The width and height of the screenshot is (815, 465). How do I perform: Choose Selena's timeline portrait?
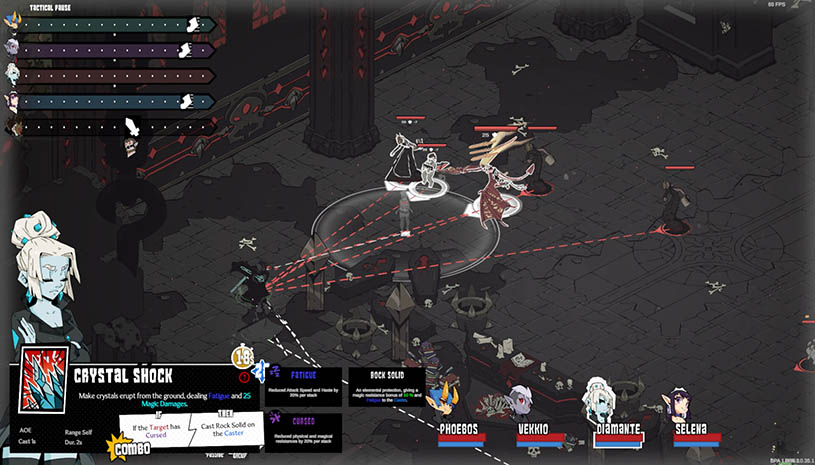pos(12,100)
